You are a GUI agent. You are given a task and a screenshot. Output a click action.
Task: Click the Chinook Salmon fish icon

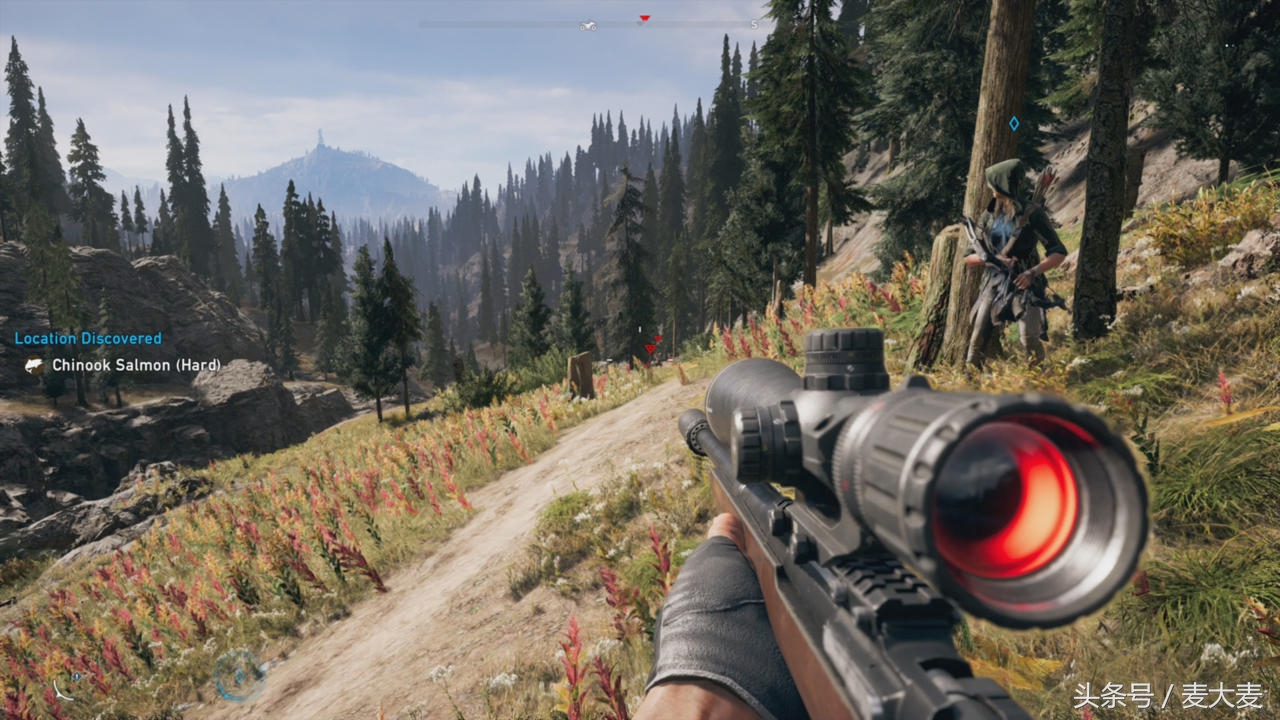click(x=34, y=366)
